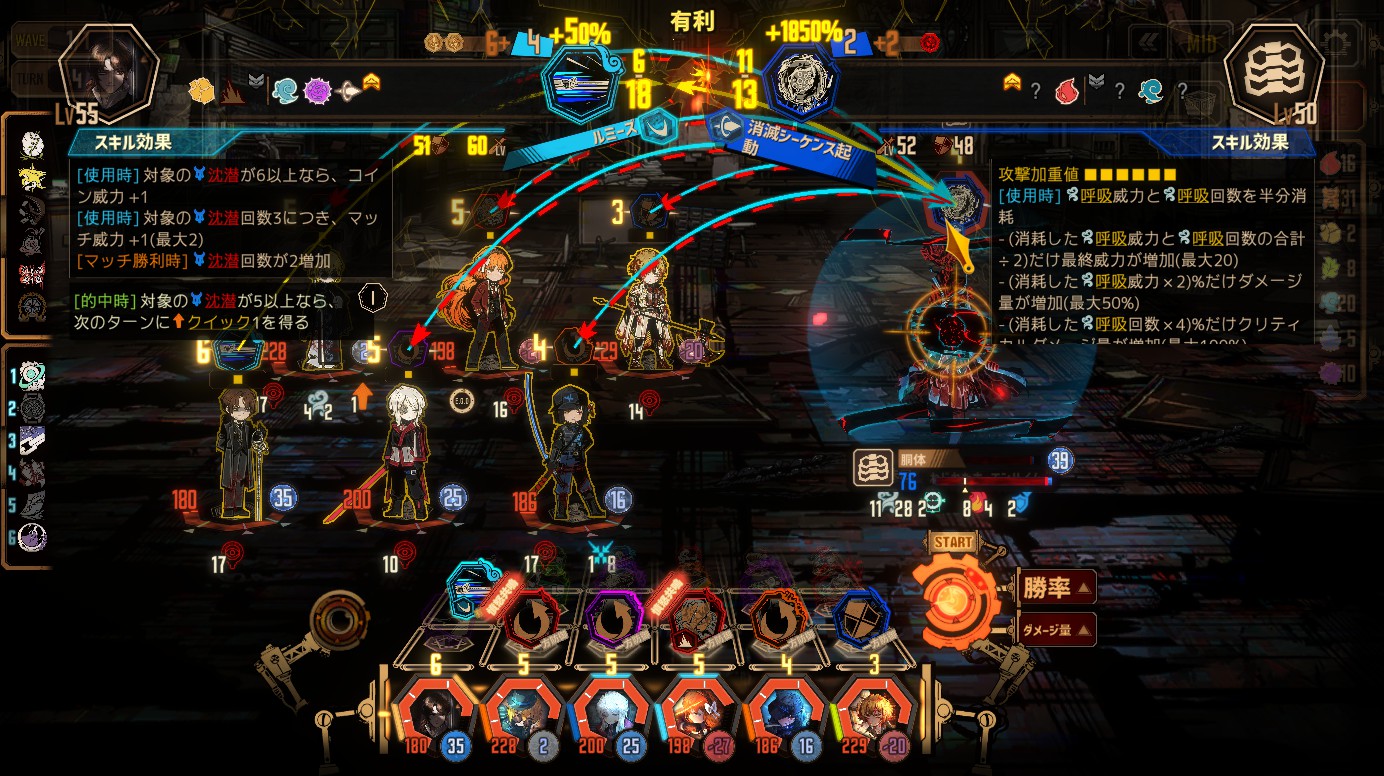Viewport: 1384px width, 776px height.
Task: Select the blue-hat sinner portrait with 228 HP
Action: [x=523, y=711]
